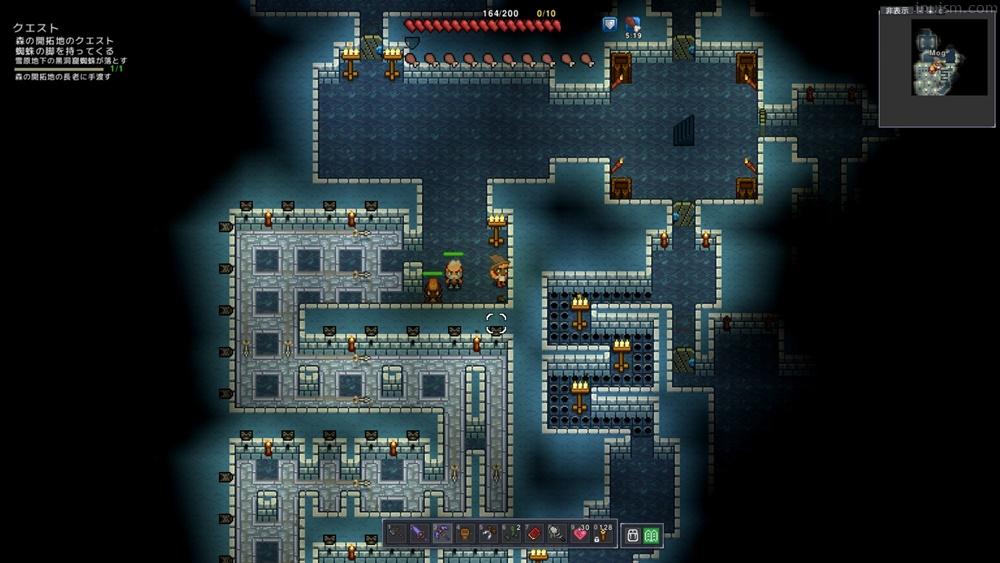Click the food buff icon with timer
The width and height of the screenshot is (1000, 563).
633,24
